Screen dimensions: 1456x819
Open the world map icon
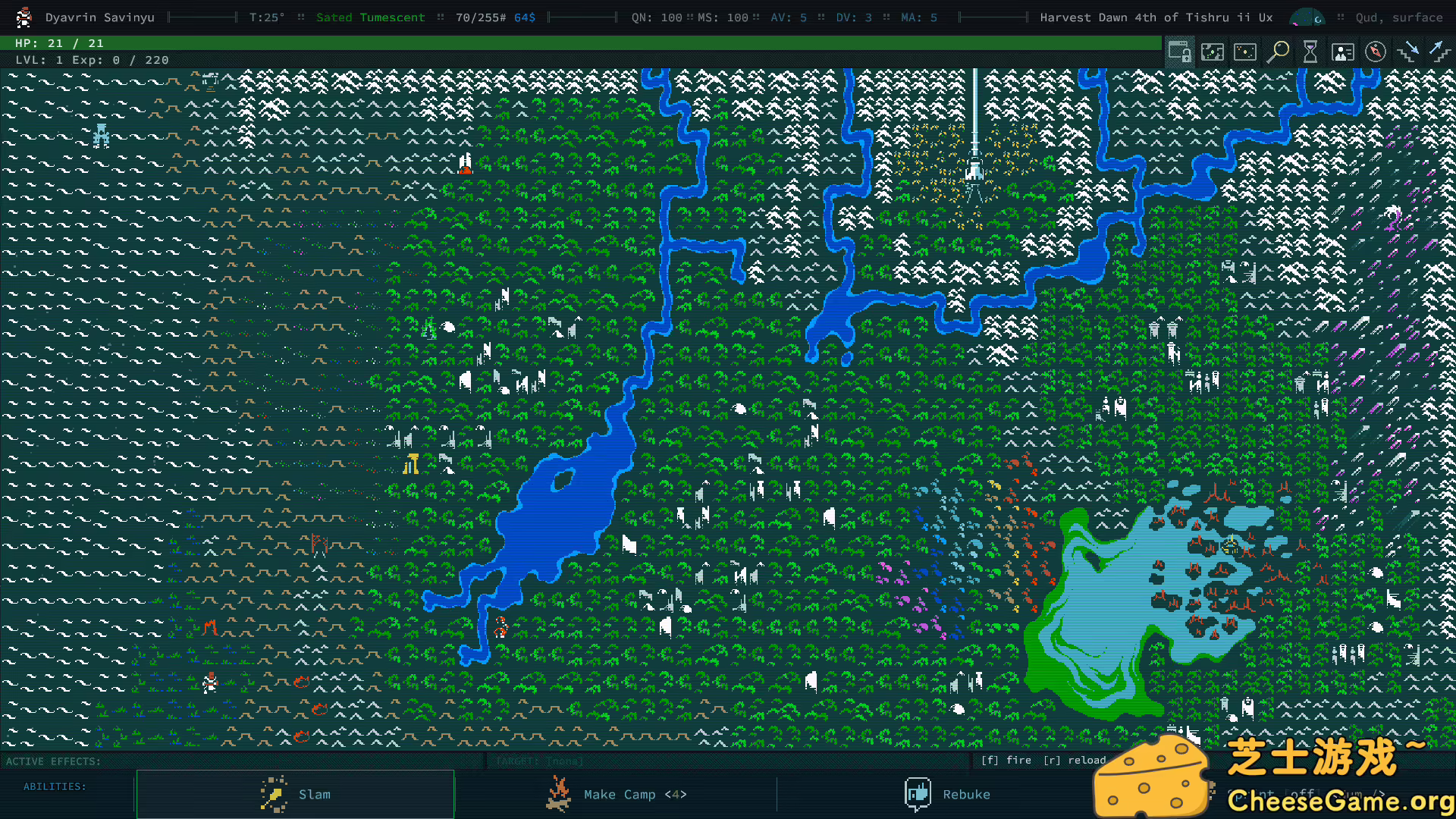pyautogui.click(x=1213, y=52)
